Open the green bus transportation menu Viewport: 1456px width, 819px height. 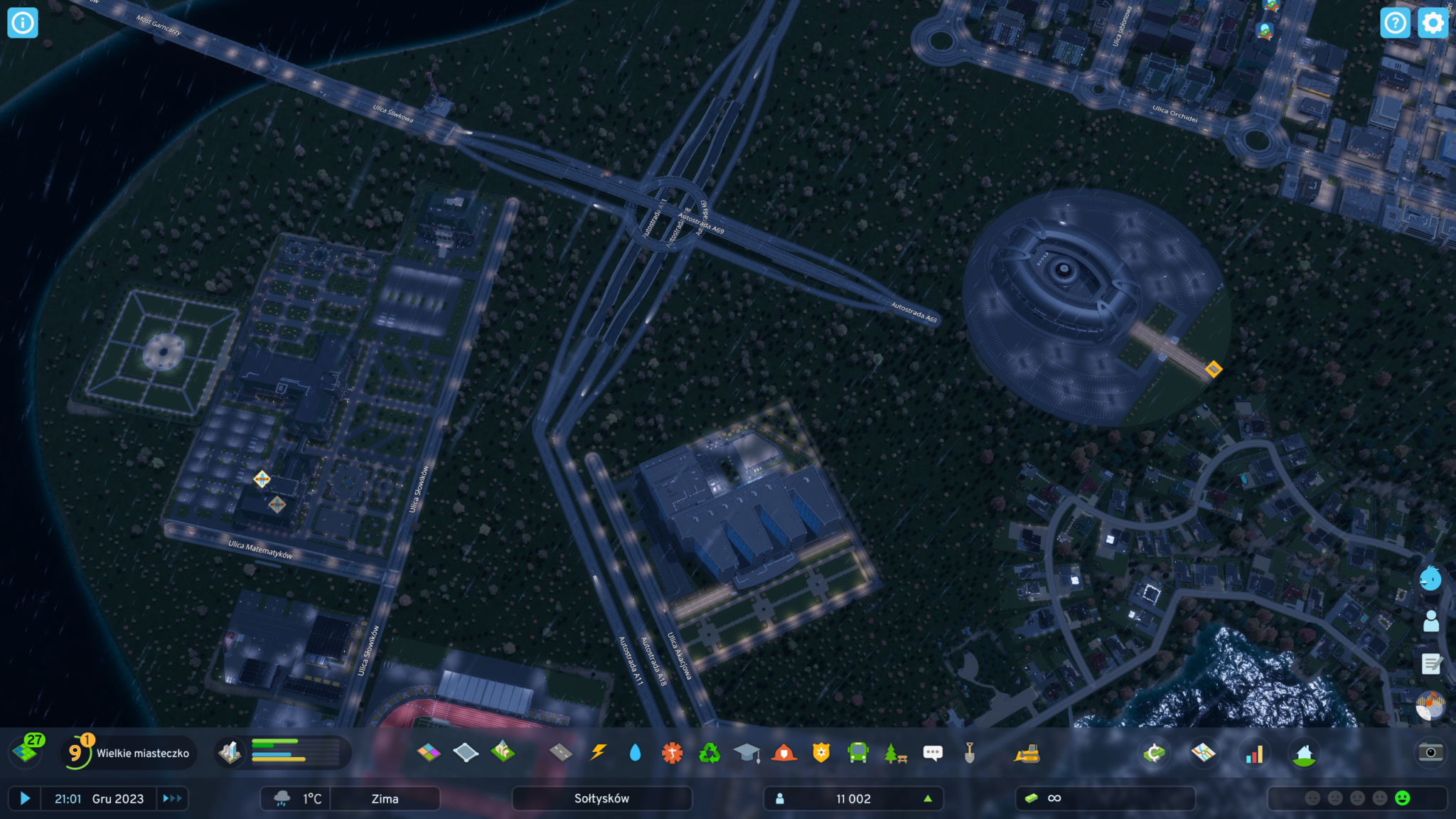(858, 752)
